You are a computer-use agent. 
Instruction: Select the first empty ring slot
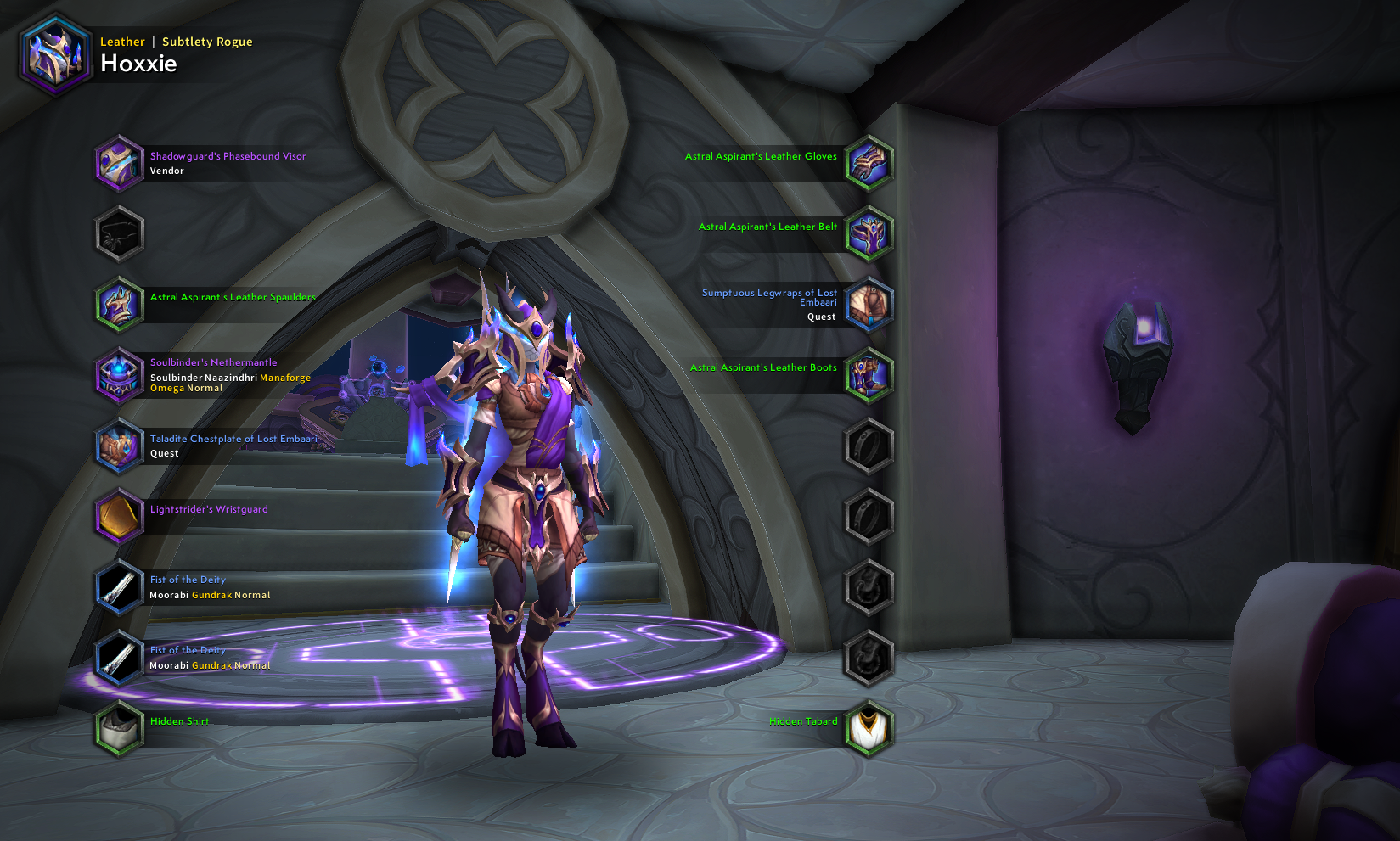coord(869,444)
